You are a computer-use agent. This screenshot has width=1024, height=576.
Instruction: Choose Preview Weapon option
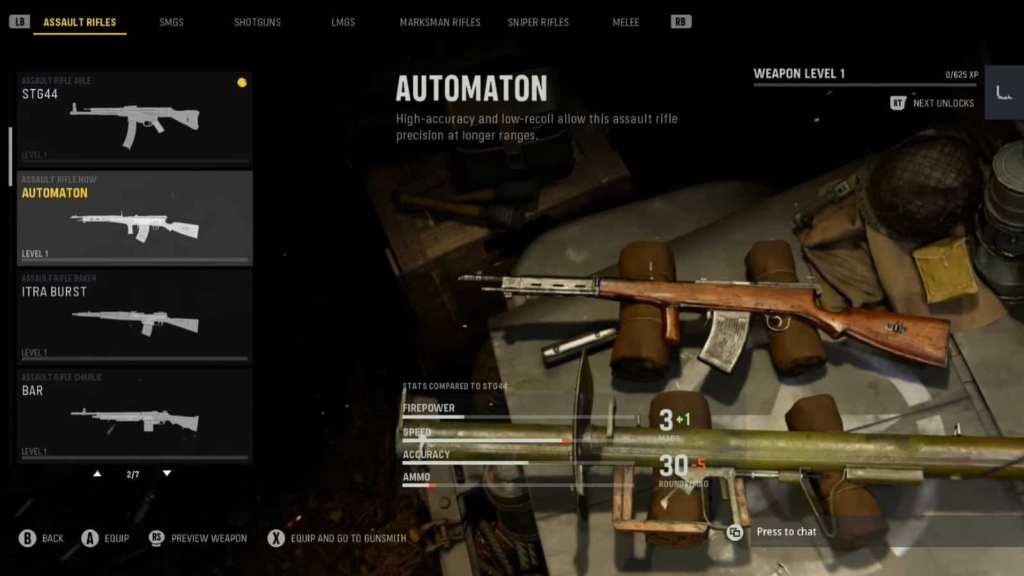pos(198,538)
